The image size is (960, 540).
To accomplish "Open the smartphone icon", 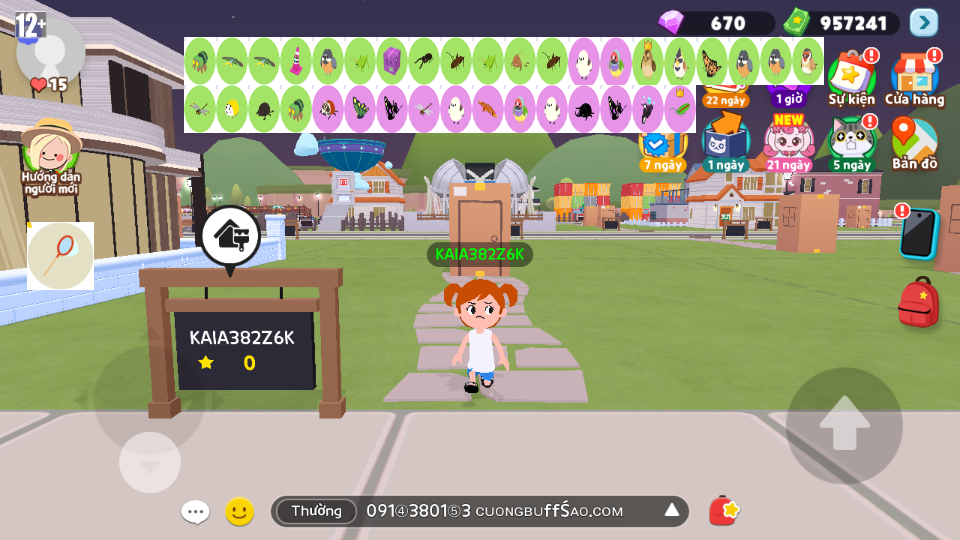I will [x=918, y=234].
